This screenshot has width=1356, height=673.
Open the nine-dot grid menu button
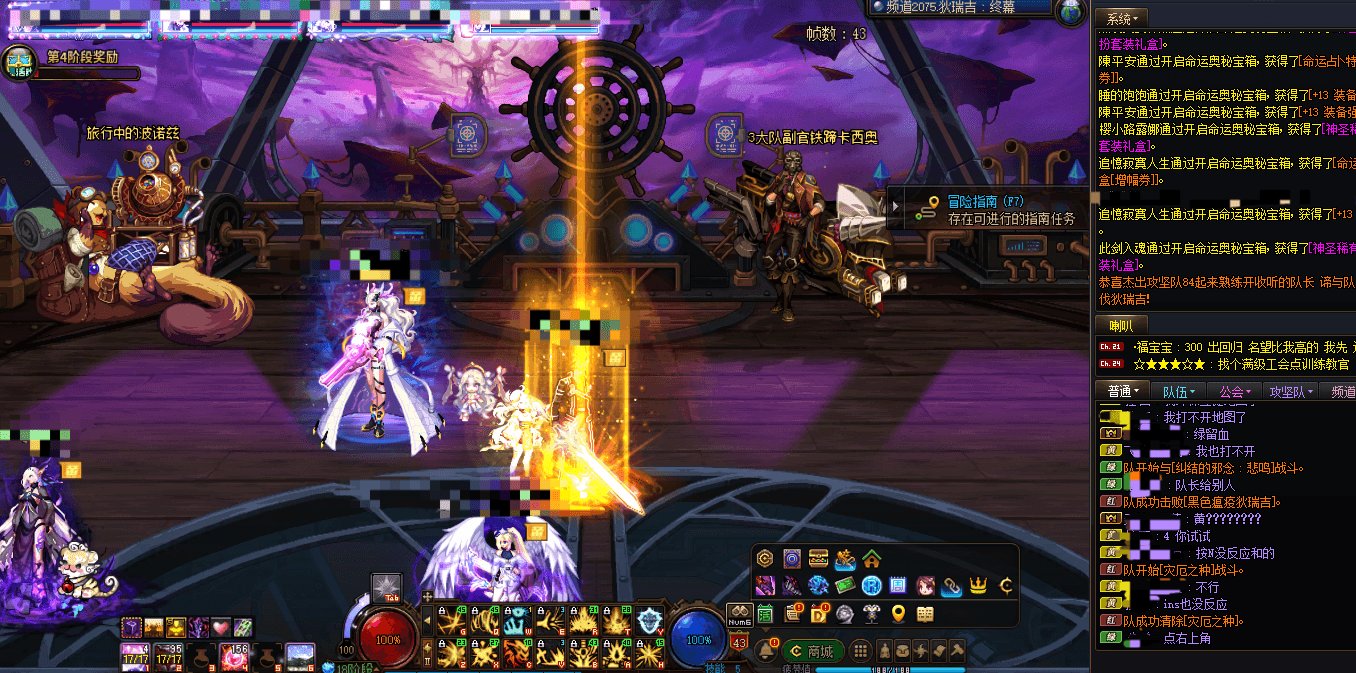(x=860, y=651)
